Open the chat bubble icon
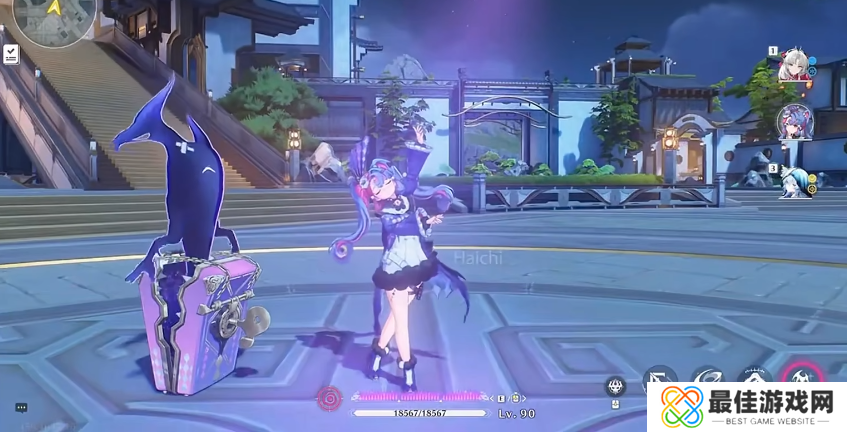 pos(21,407)
